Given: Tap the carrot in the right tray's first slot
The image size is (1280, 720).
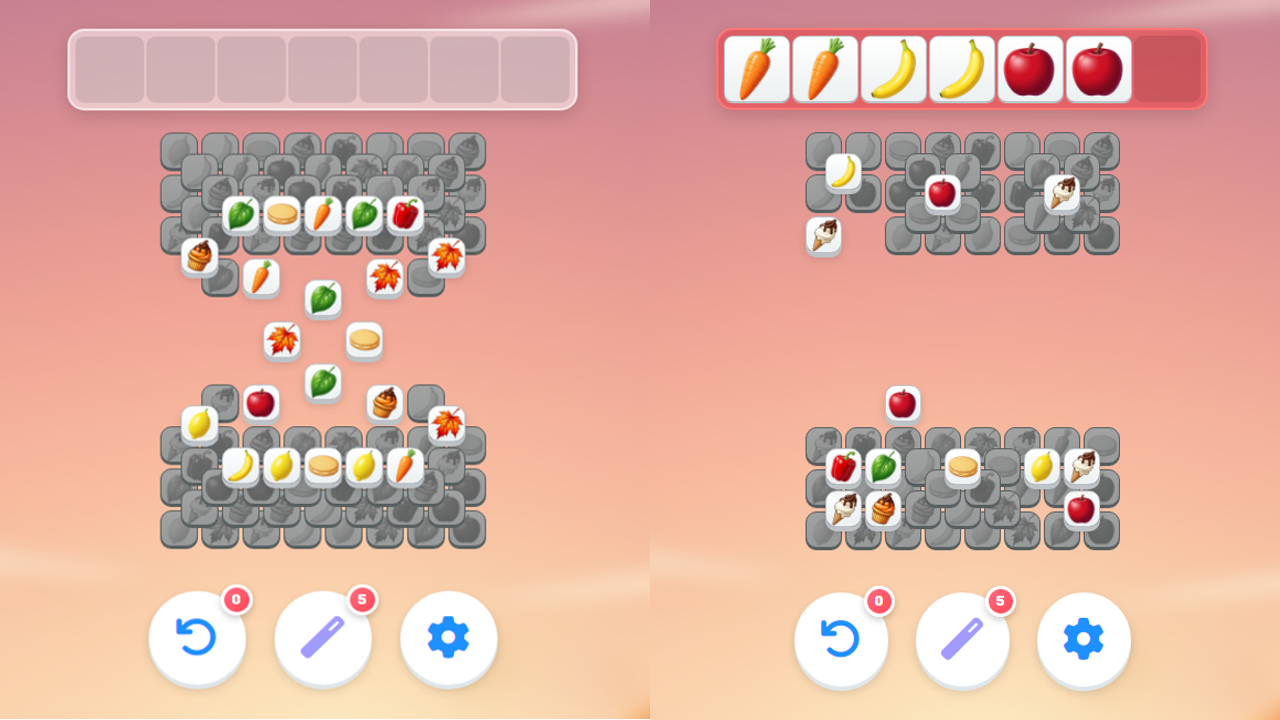Looking at the screenshot, I should (756, 70).
